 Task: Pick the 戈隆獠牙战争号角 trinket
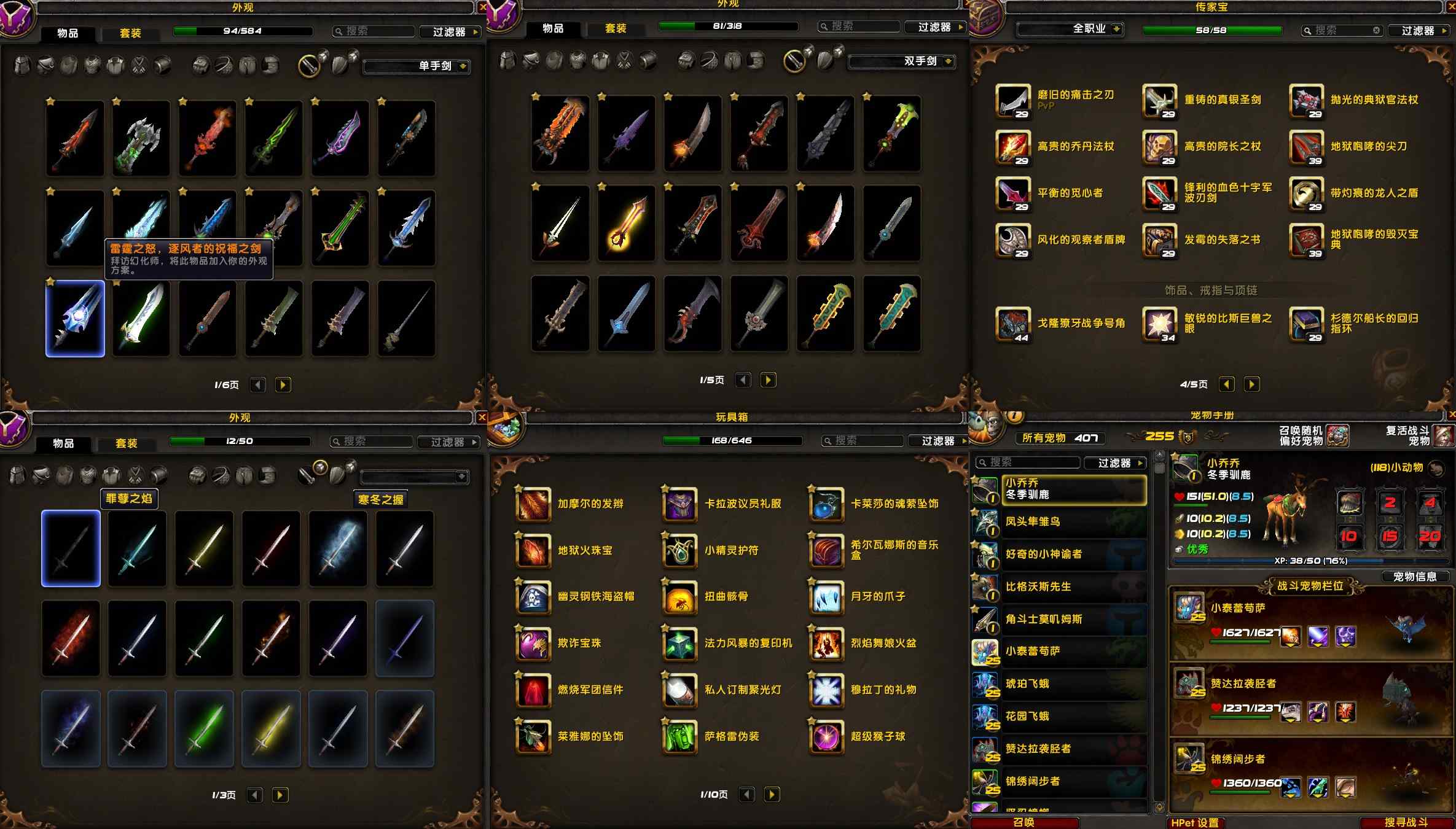pyautogui.click(x=1012, y=324)
